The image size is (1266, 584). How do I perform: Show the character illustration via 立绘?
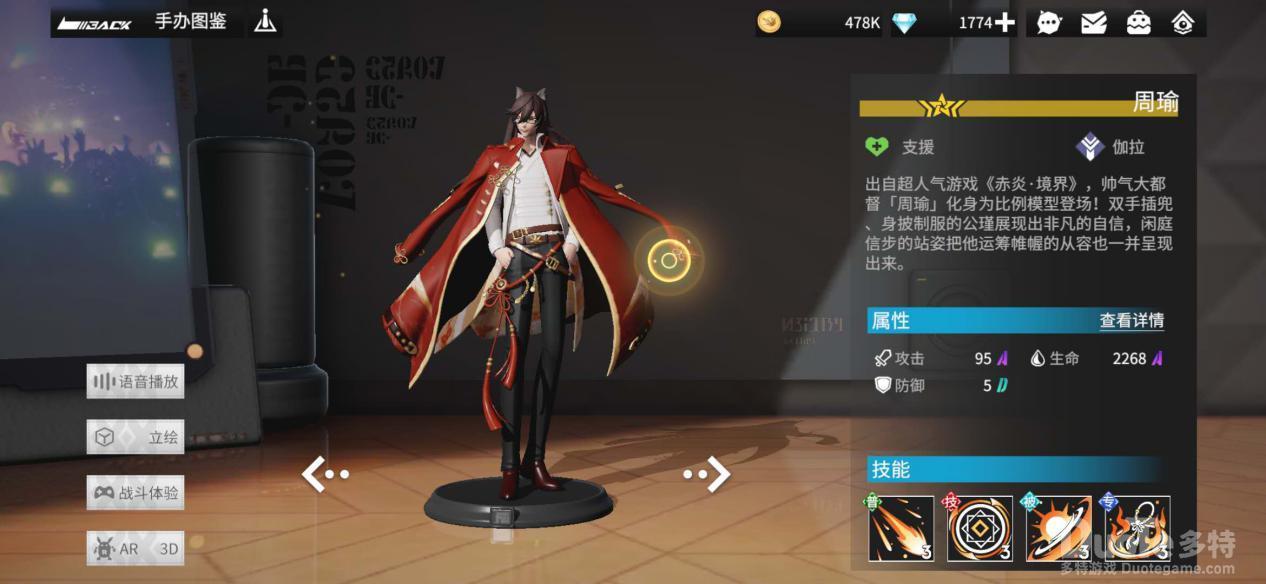tap(135, 437)
